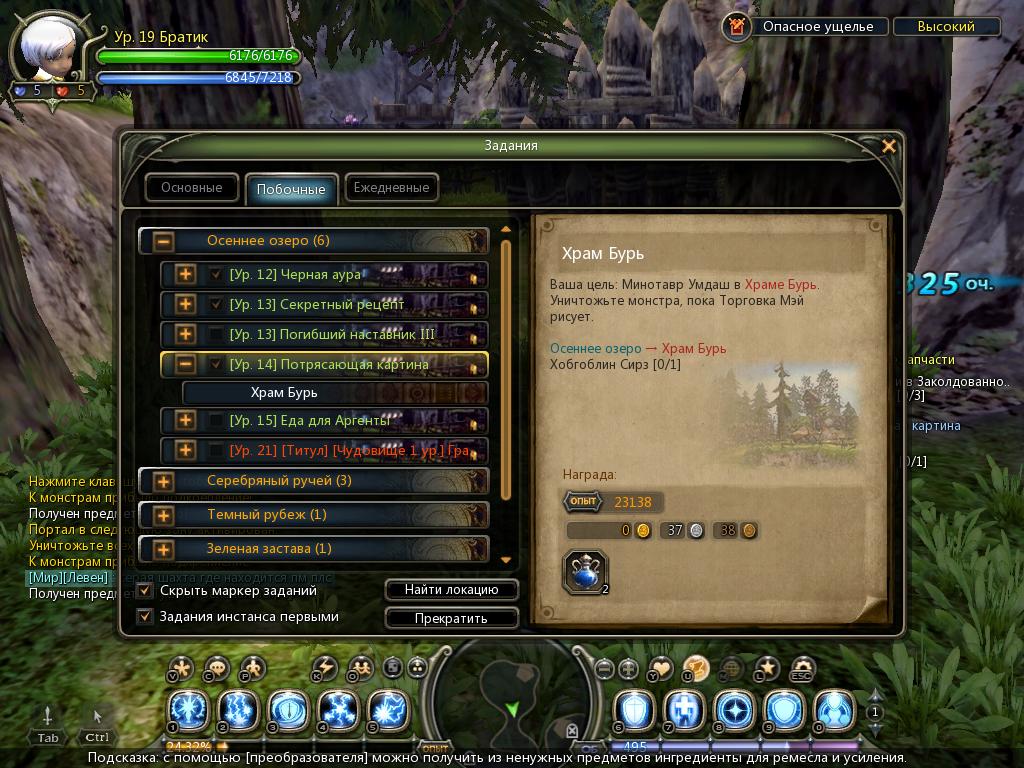This screenshot has height=768, width=1024.
Task: Switch to the Ежедневные tab
Action: pyautogui.click(x=391, y=187)
